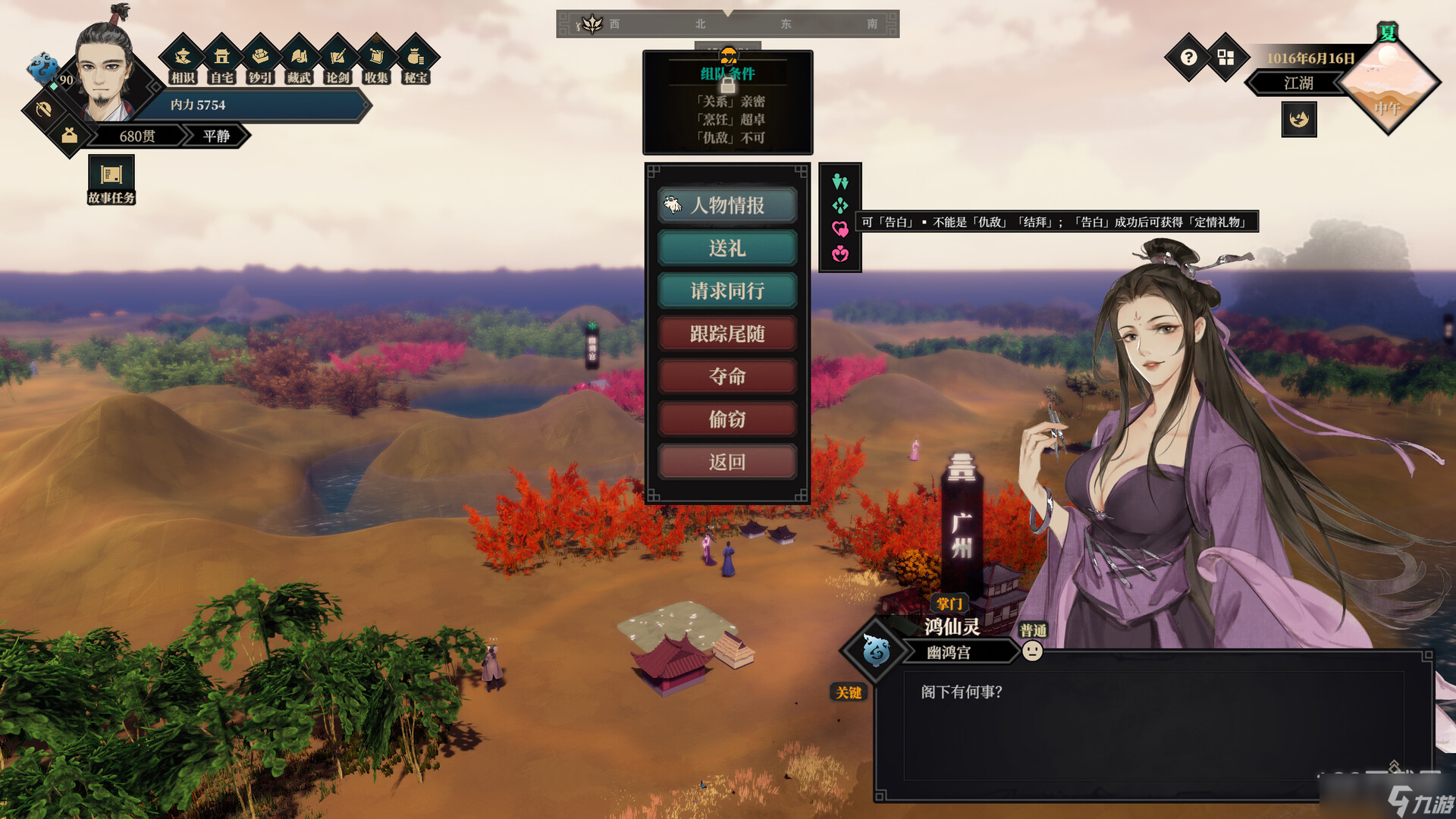This screenshot has width=1456, height=819.
Task: Choose the 跟踪尾随 follow option
Action: (x=726, y=334)
